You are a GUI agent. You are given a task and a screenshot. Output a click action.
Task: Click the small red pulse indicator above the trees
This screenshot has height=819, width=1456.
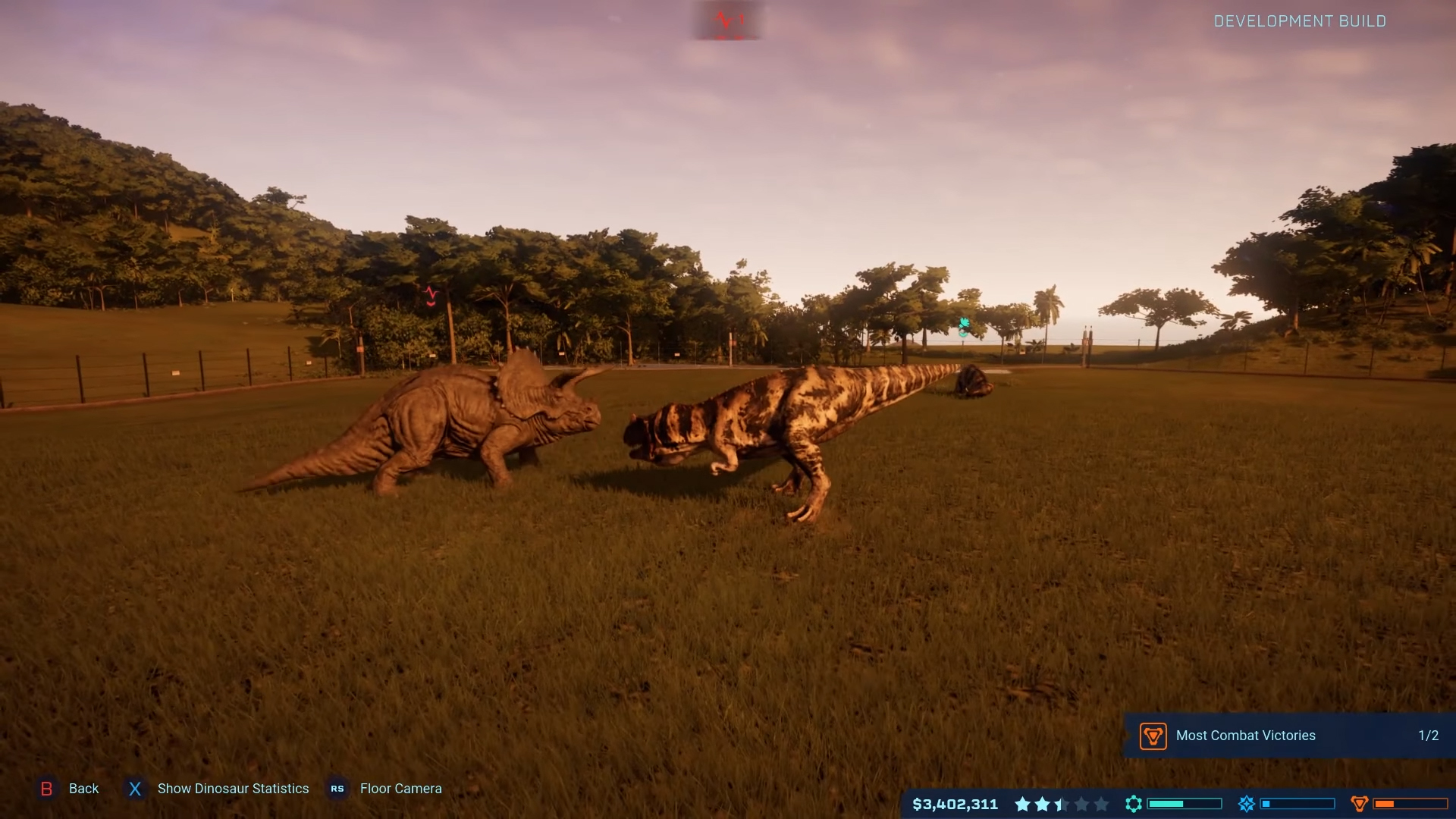point(429,296)
